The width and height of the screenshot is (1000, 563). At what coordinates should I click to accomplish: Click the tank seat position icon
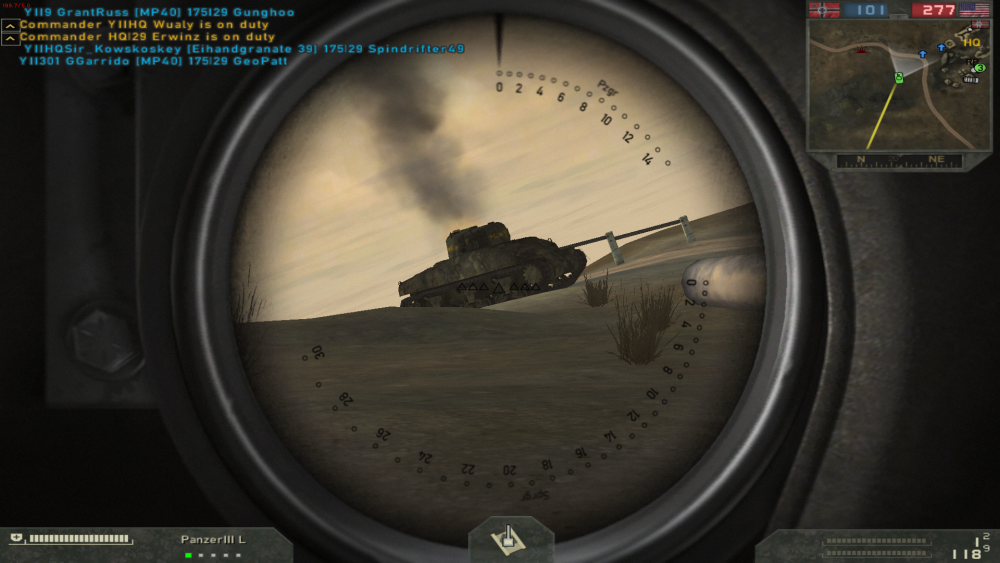point(510,539)
